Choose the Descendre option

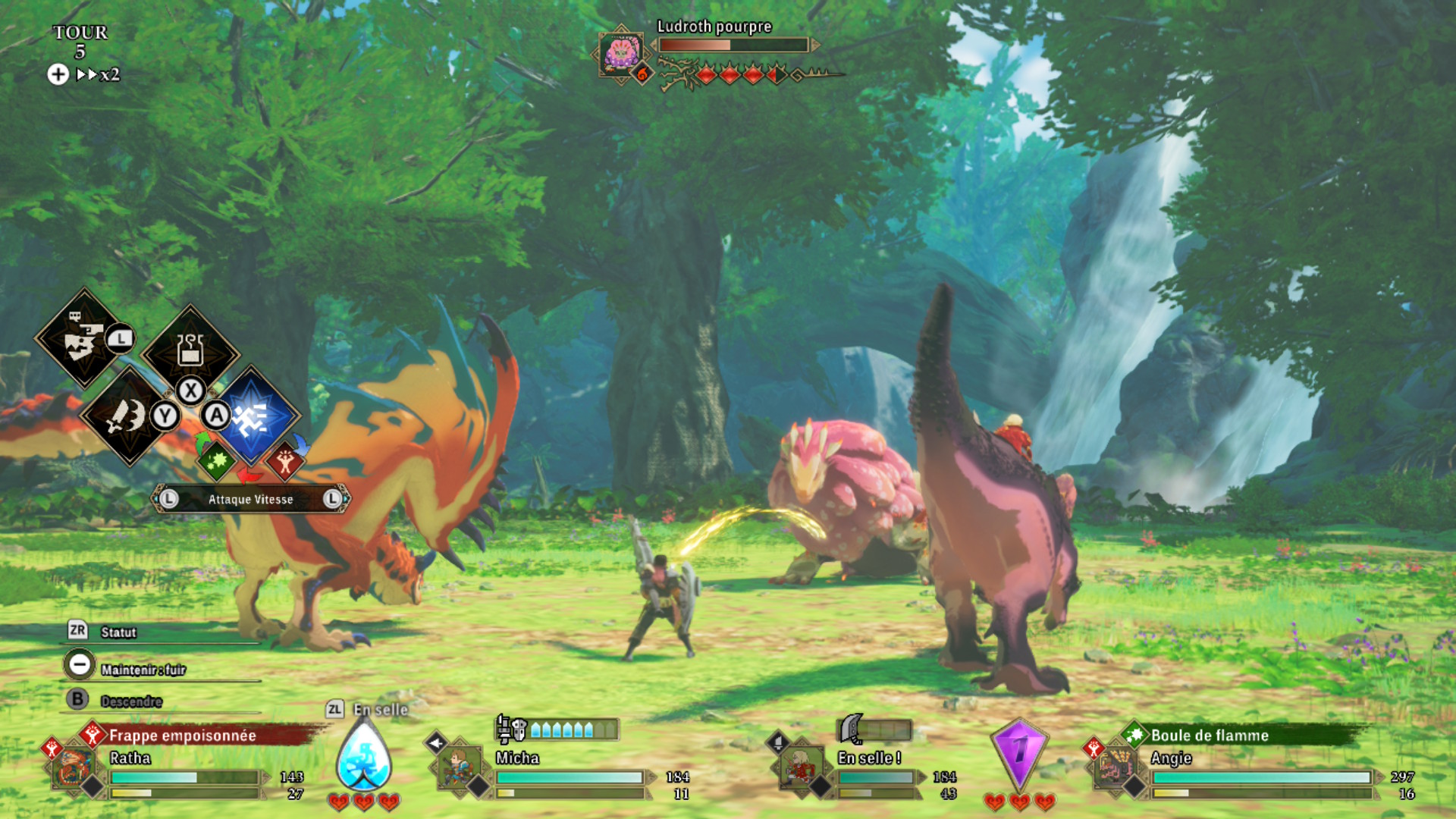tap(130, 701)
